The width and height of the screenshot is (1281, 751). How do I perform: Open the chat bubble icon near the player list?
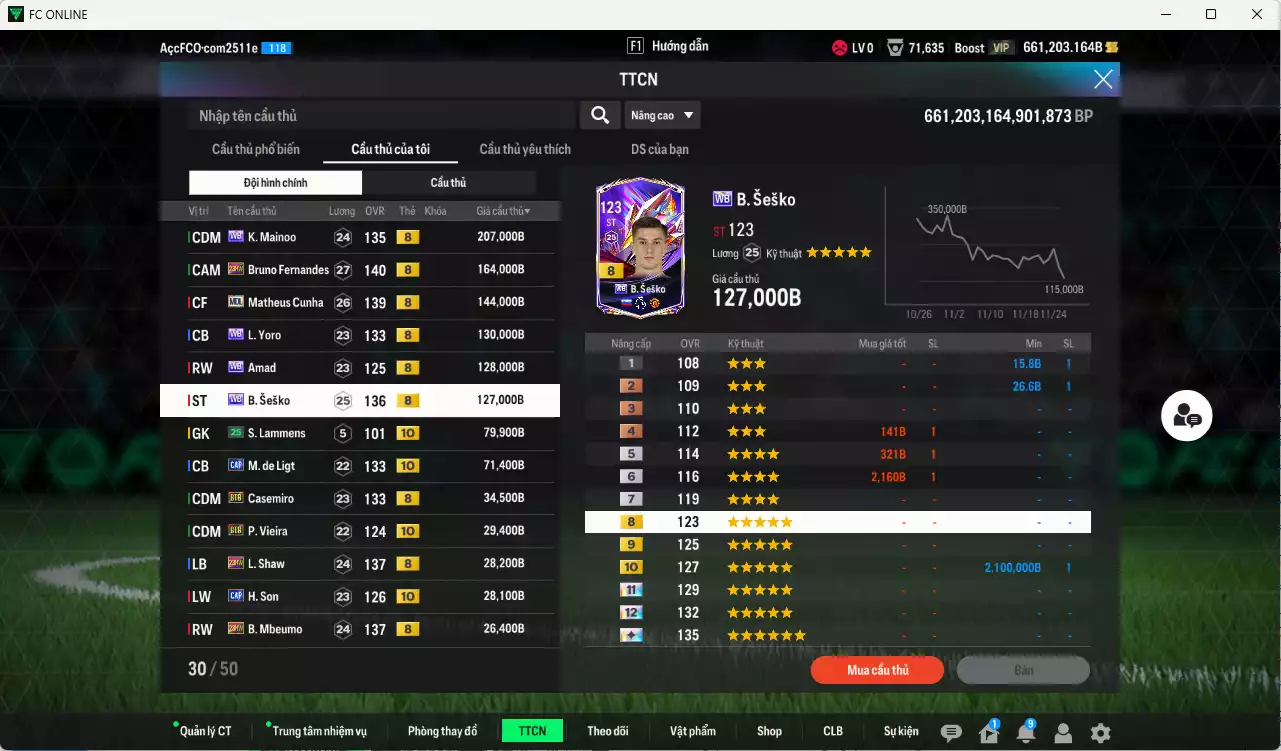[x=1186, y=417]
